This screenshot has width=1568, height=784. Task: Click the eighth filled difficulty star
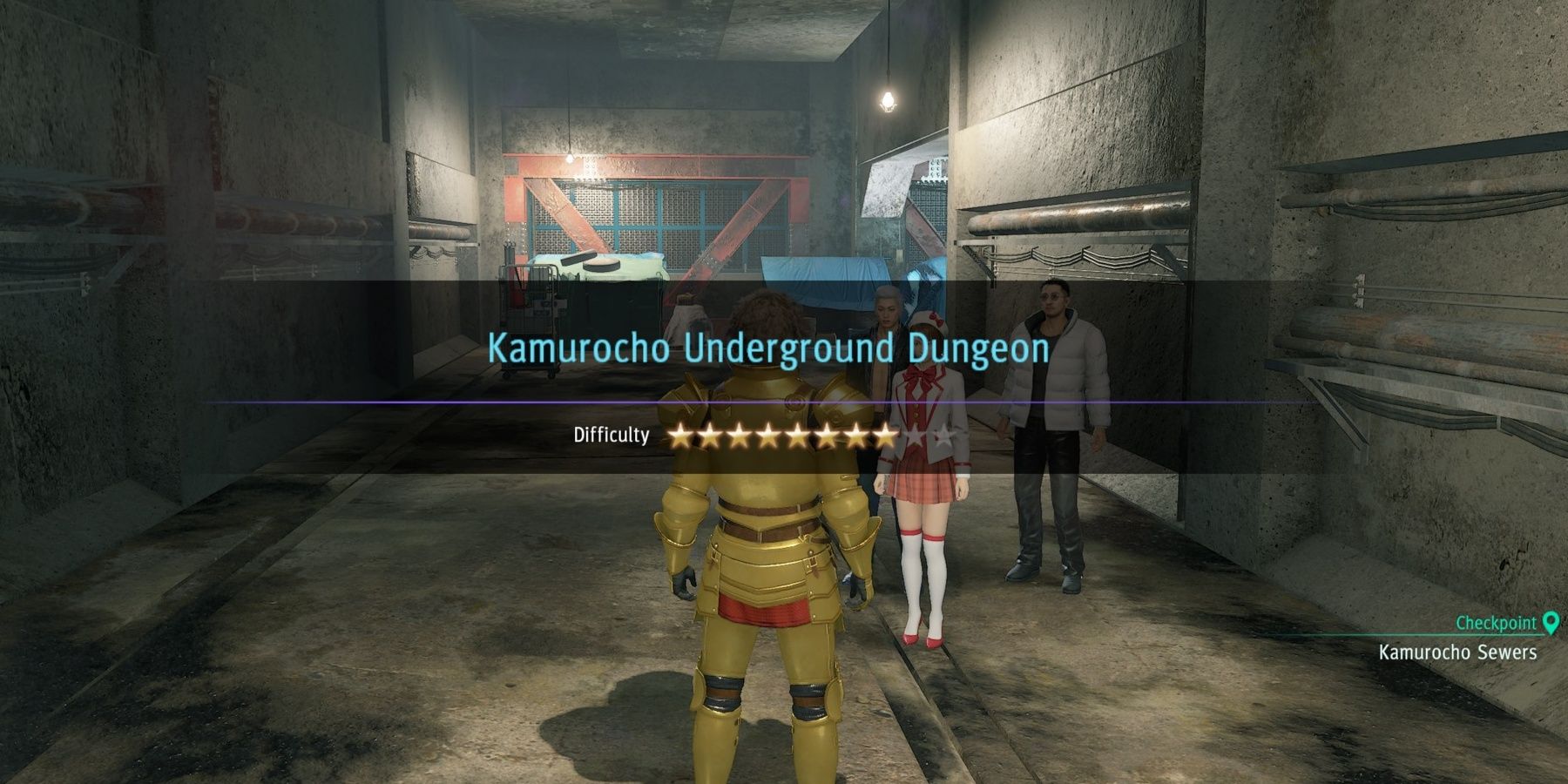click(x=884, y=435)
